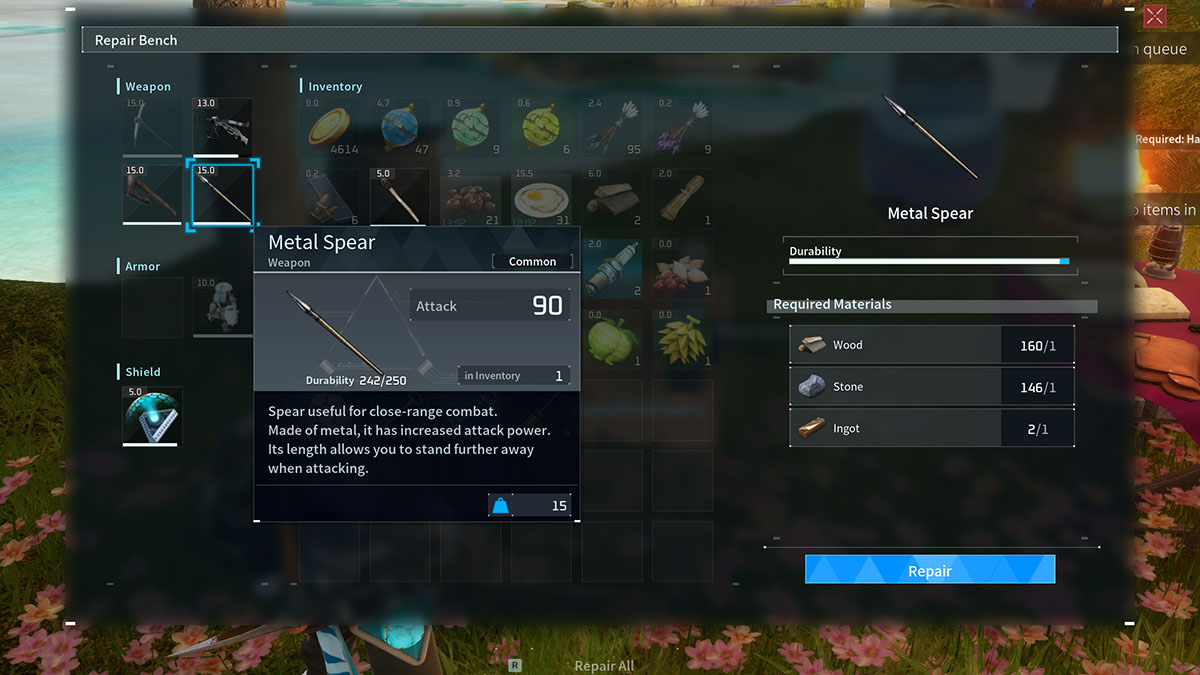Select the pickaxe weapon slot
This screenshot has height=675, width=1200.
tap(152, 127)
